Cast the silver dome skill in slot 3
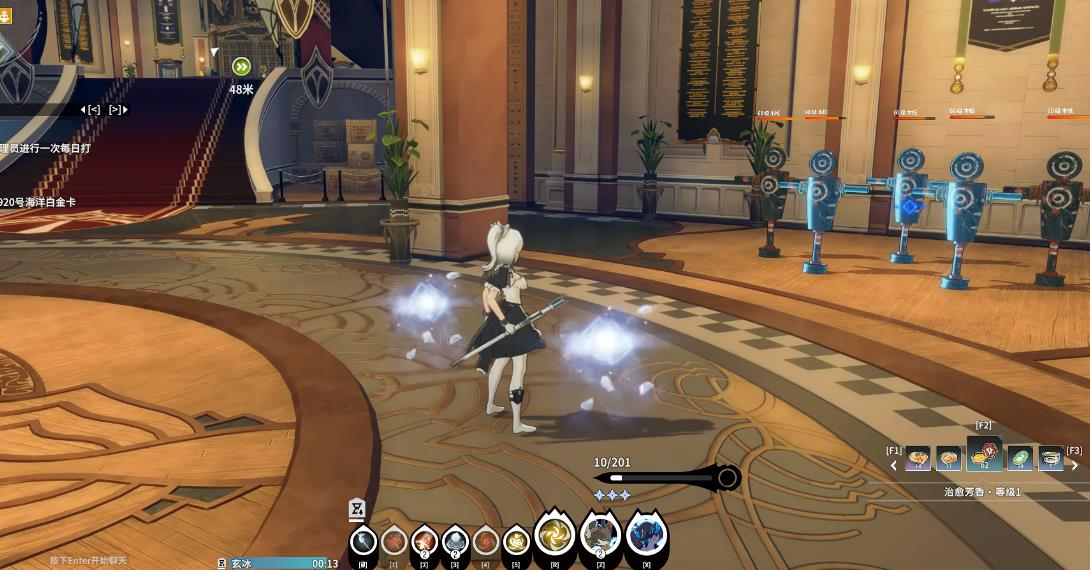The height and width of the screenshot is (570, 1090). [x=455, y=541]
